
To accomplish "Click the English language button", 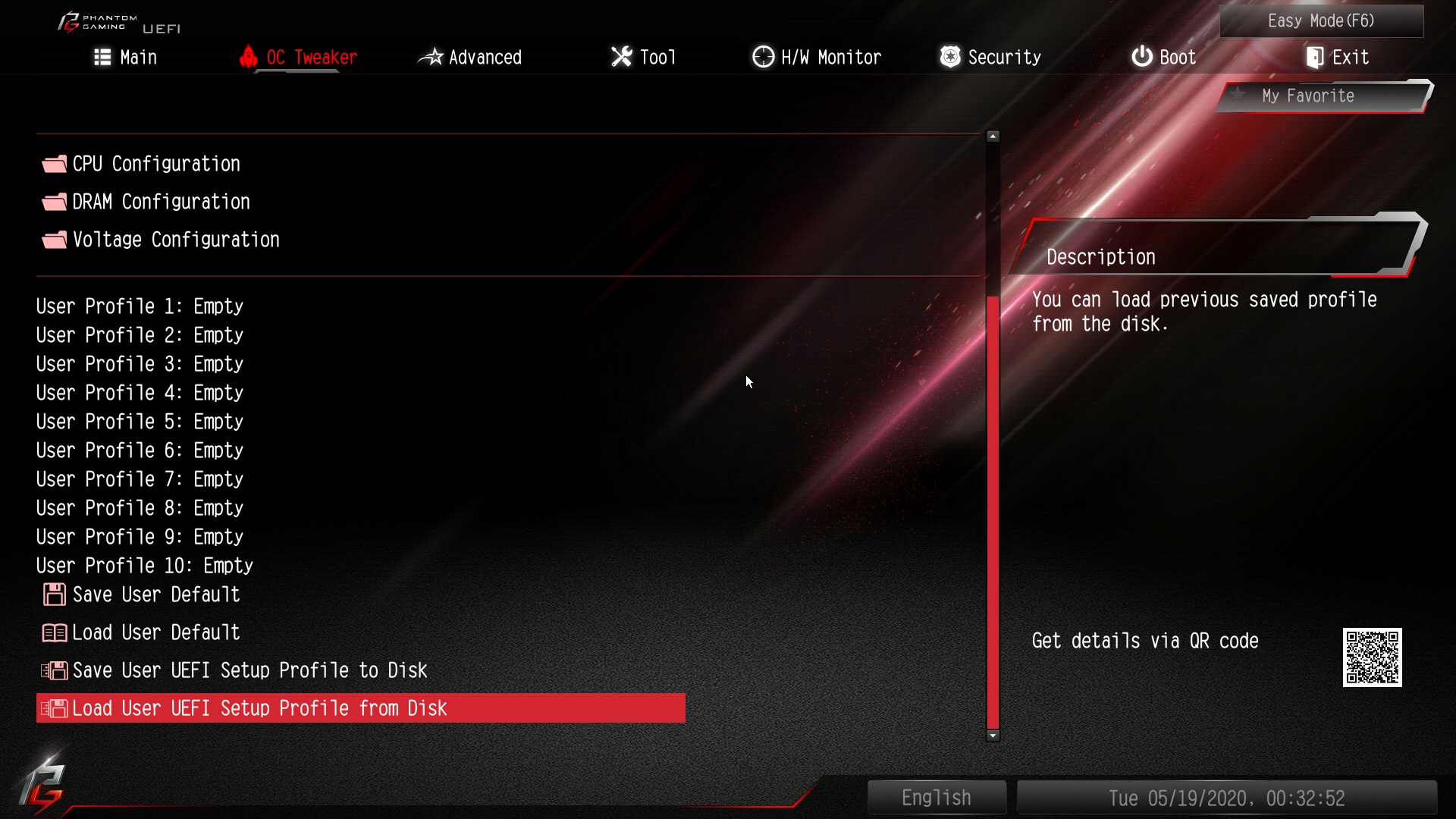I will (937, 798).
